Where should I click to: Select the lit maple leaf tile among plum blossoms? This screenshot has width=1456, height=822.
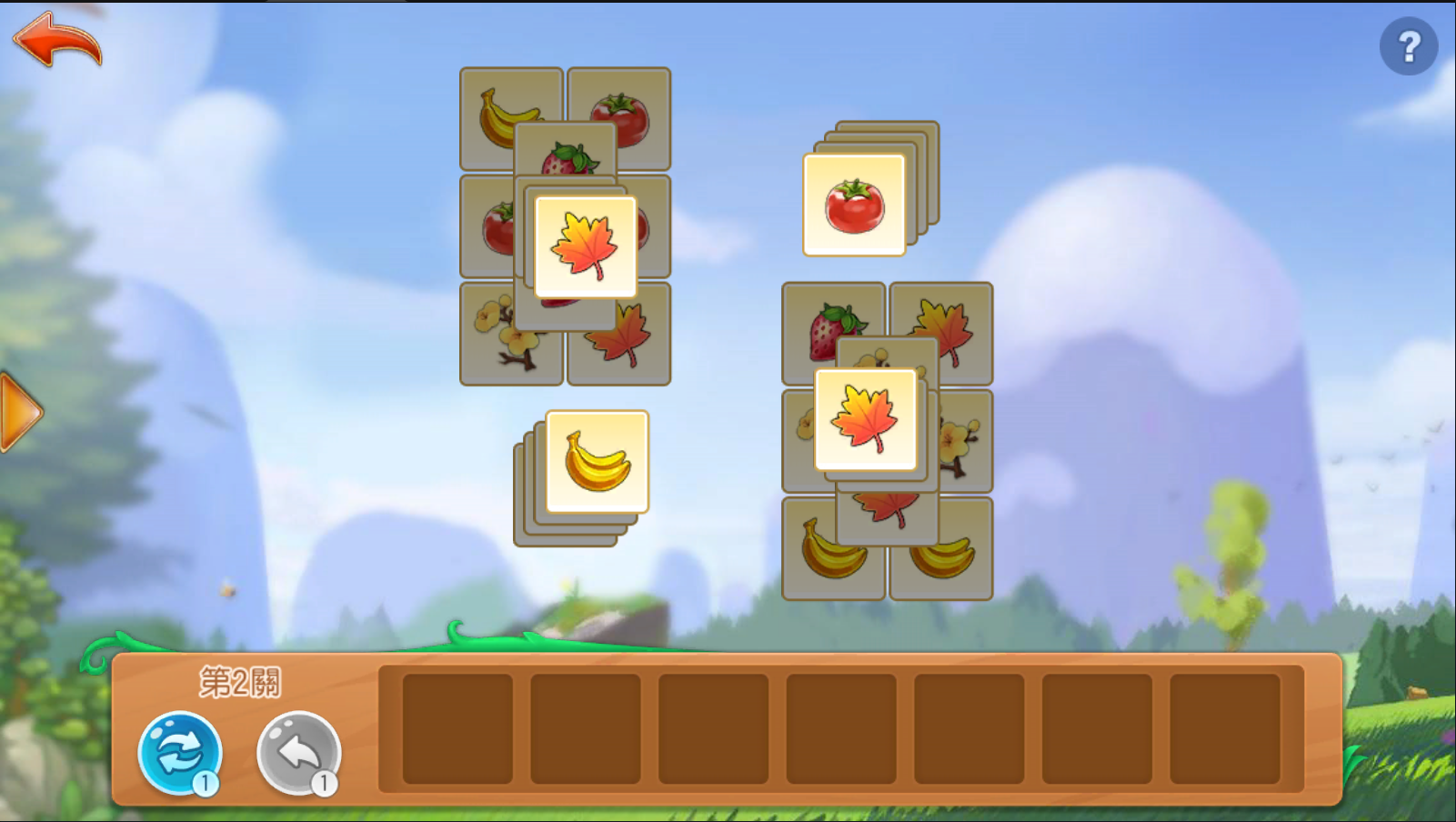tap(866, 419)
